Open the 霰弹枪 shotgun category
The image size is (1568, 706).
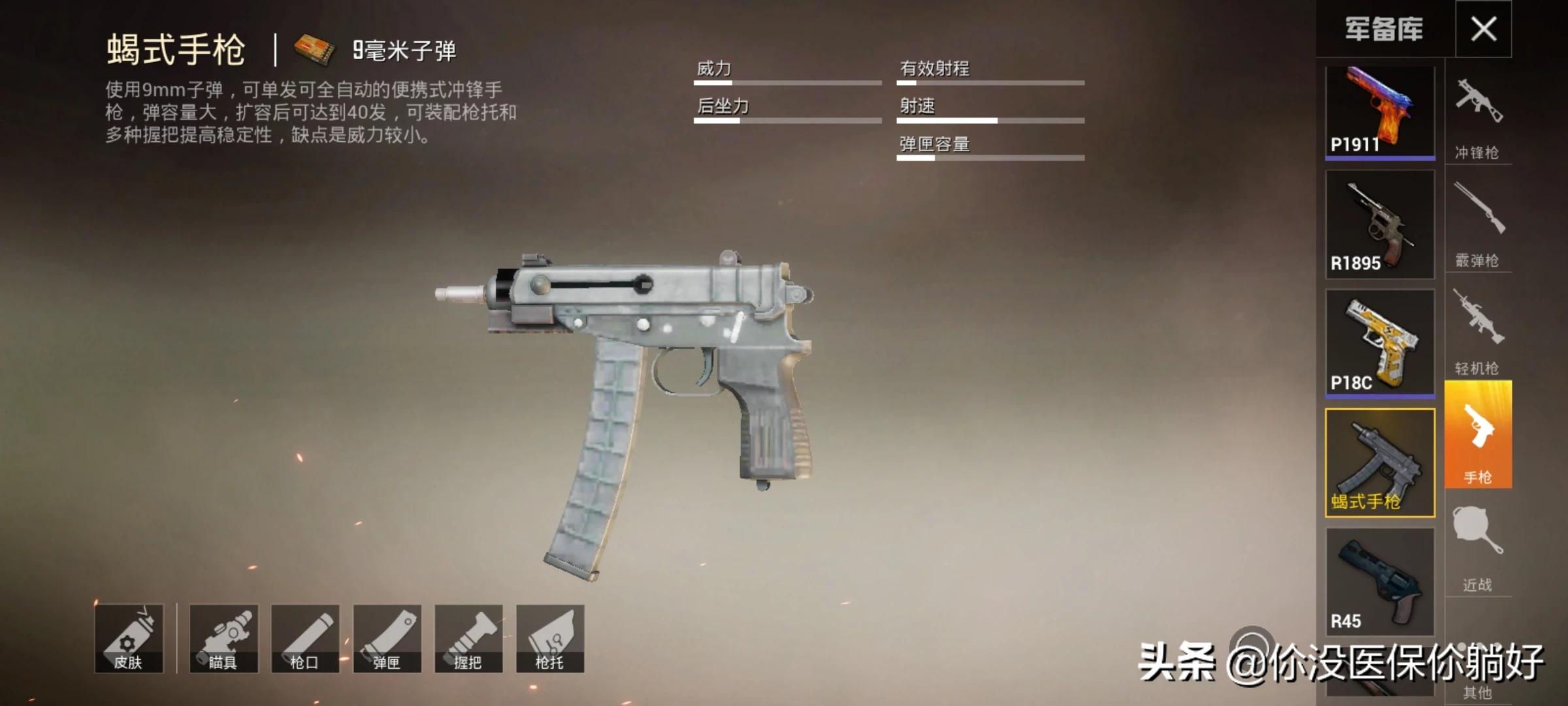point(1478,222)
